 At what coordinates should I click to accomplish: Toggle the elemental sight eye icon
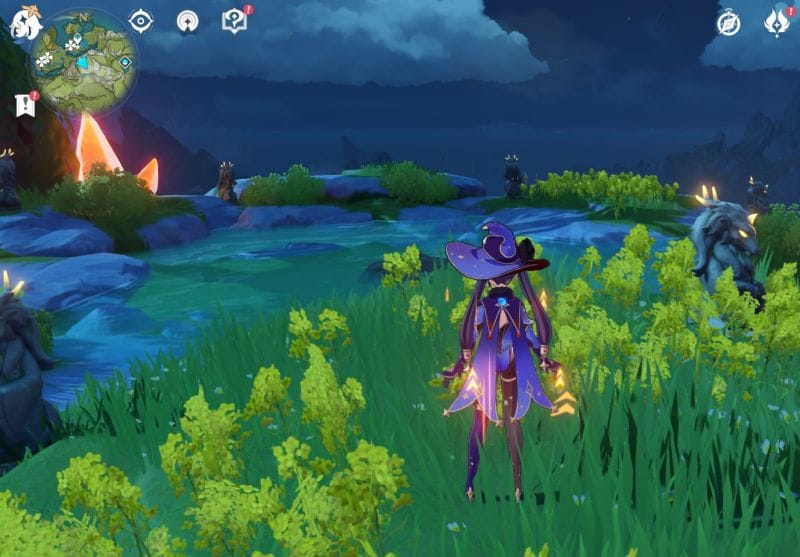141,21
